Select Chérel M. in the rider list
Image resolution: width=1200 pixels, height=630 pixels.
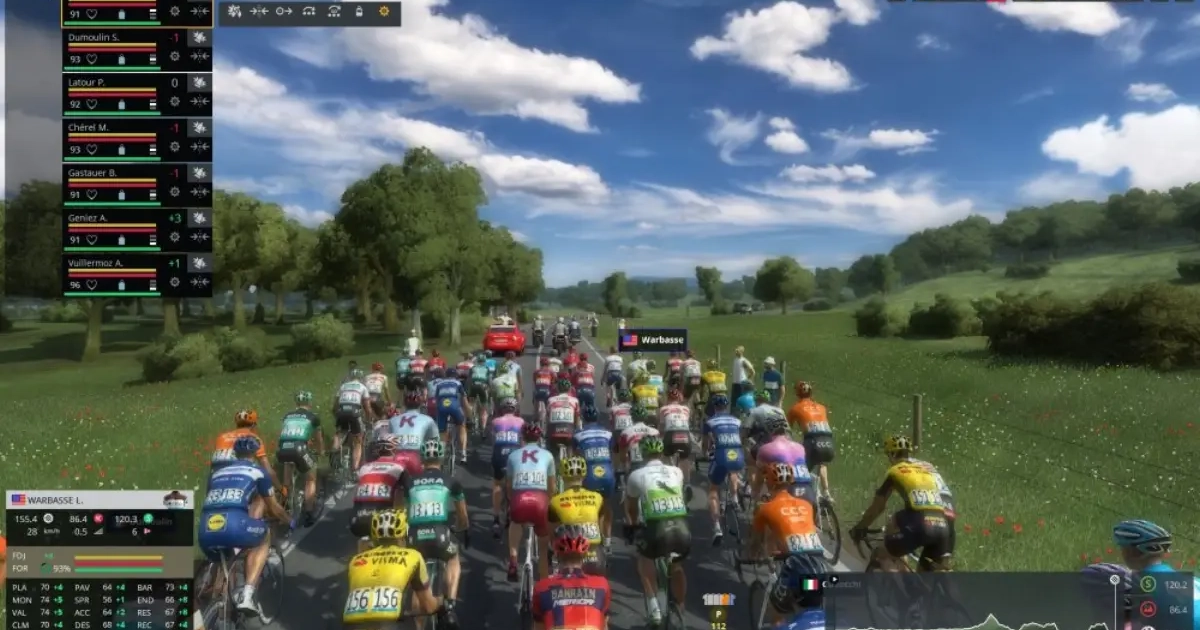tap(90, 128)
